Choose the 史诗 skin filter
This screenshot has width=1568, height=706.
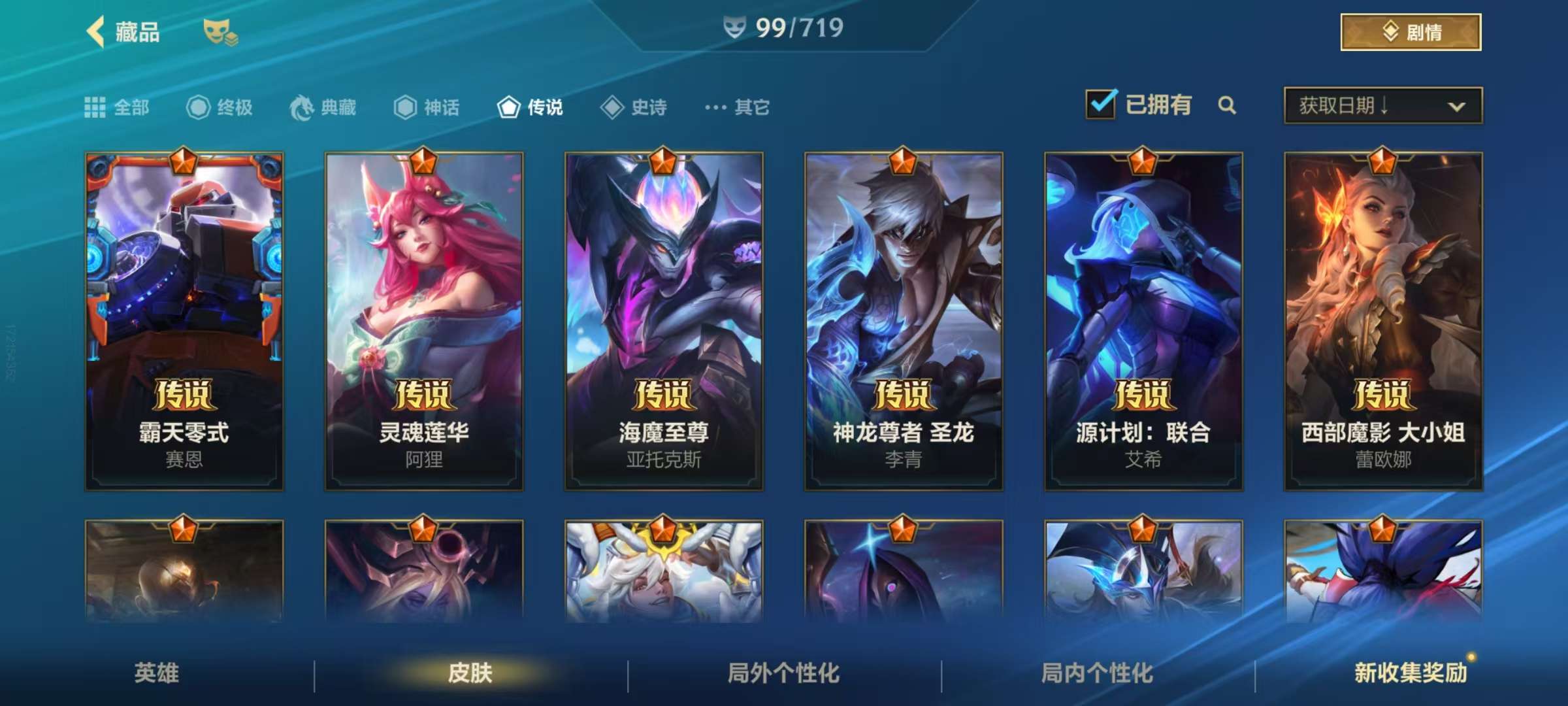click(634, 107)
